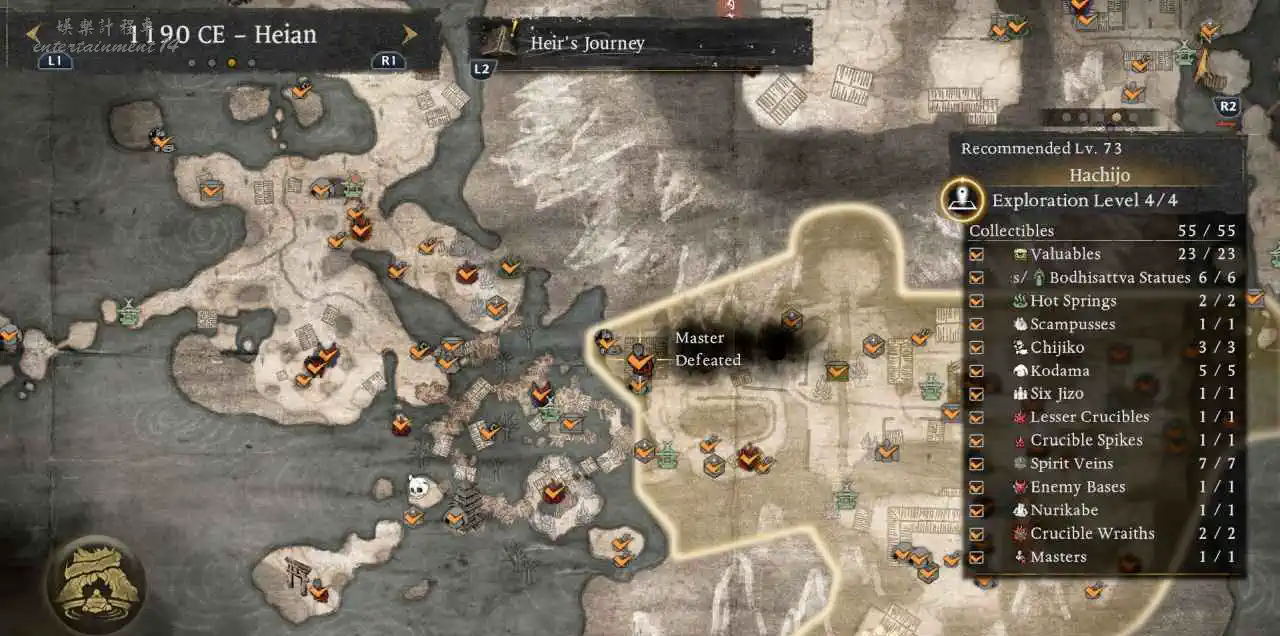Uncheck the Bodhisattva Statues filter
1280x636 pixels.
click(977, 278)
